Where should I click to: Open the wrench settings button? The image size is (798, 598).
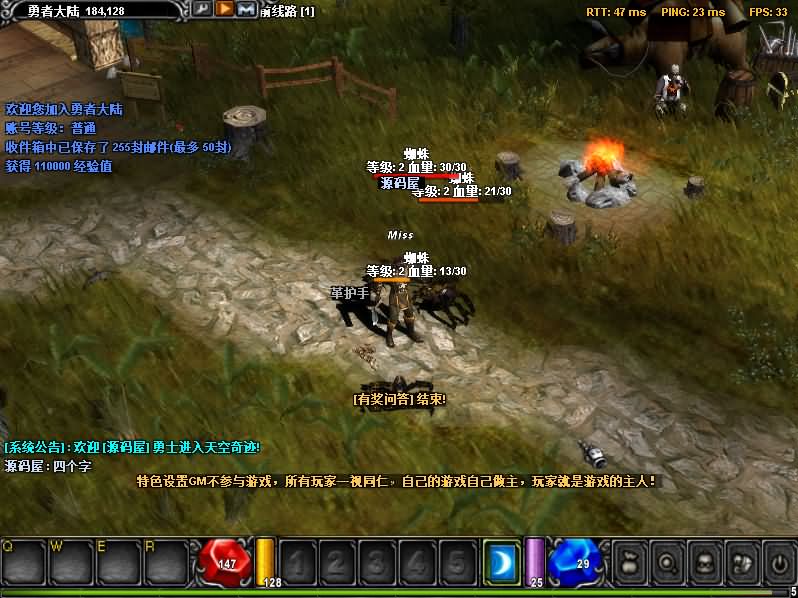202,9
